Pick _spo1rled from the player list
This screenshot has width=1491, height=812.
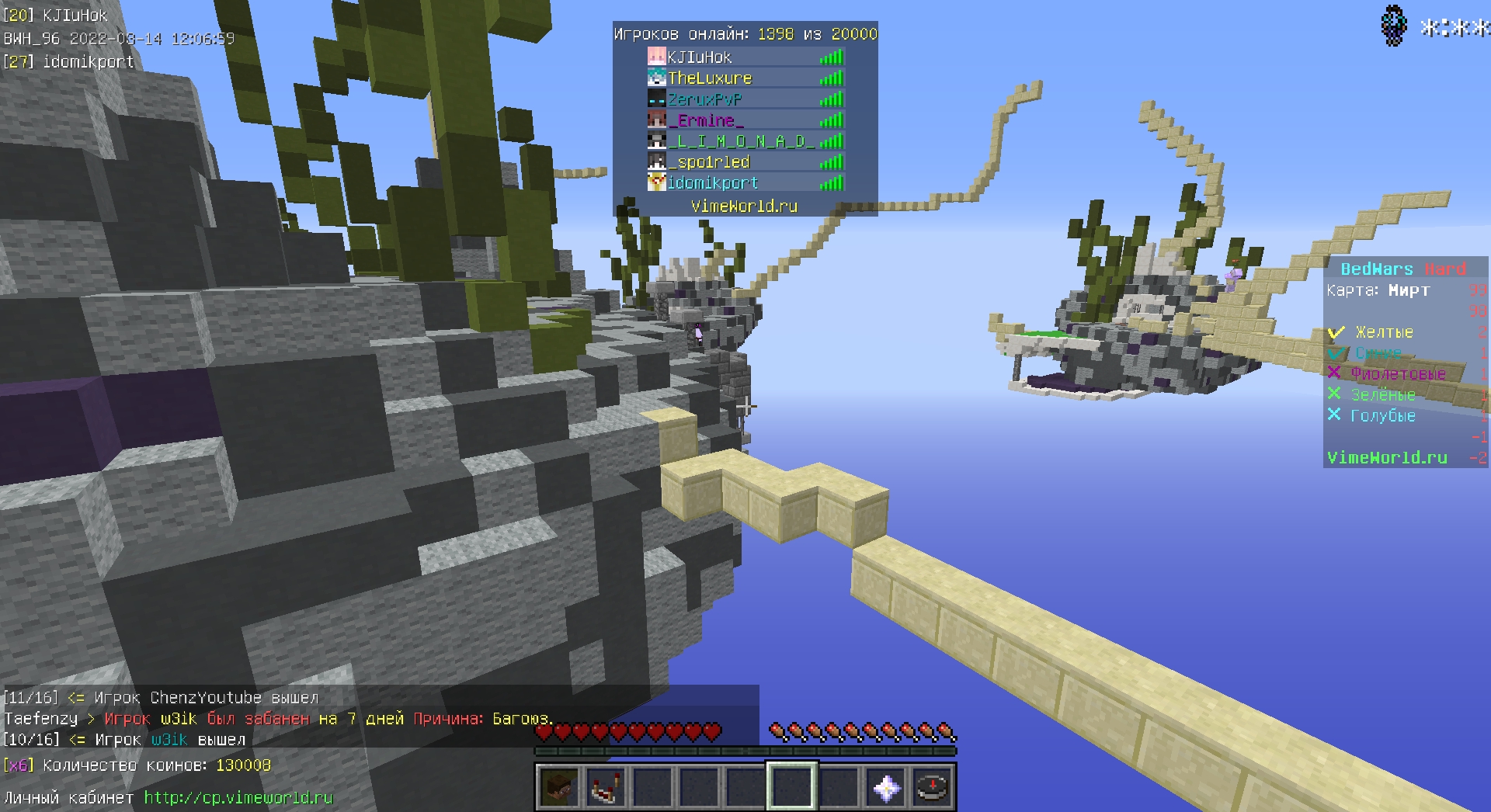click(x=708, y=162)
